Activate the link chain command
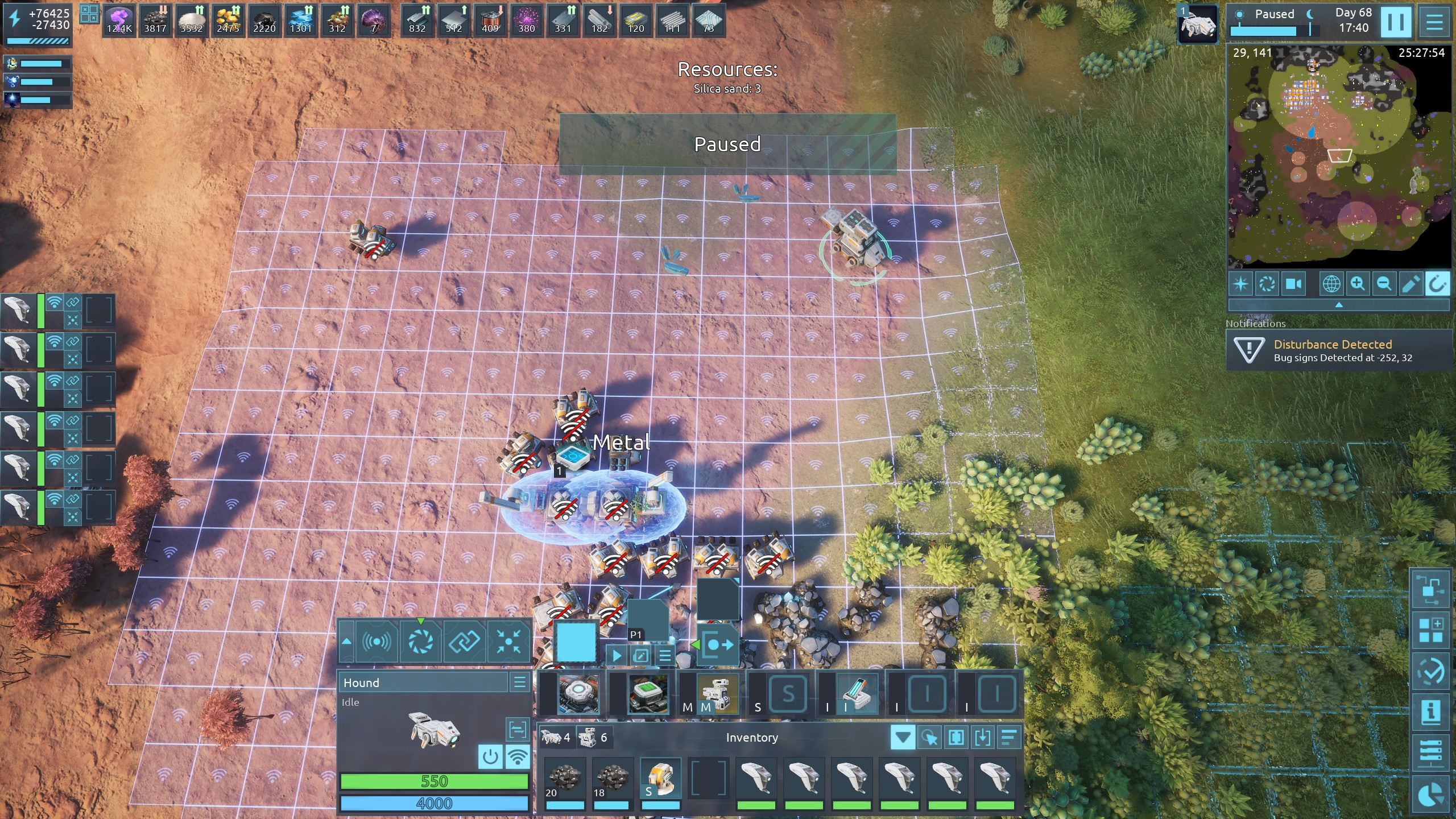The height and width of the screenshot is (819, 1456). tap(465, 642)
